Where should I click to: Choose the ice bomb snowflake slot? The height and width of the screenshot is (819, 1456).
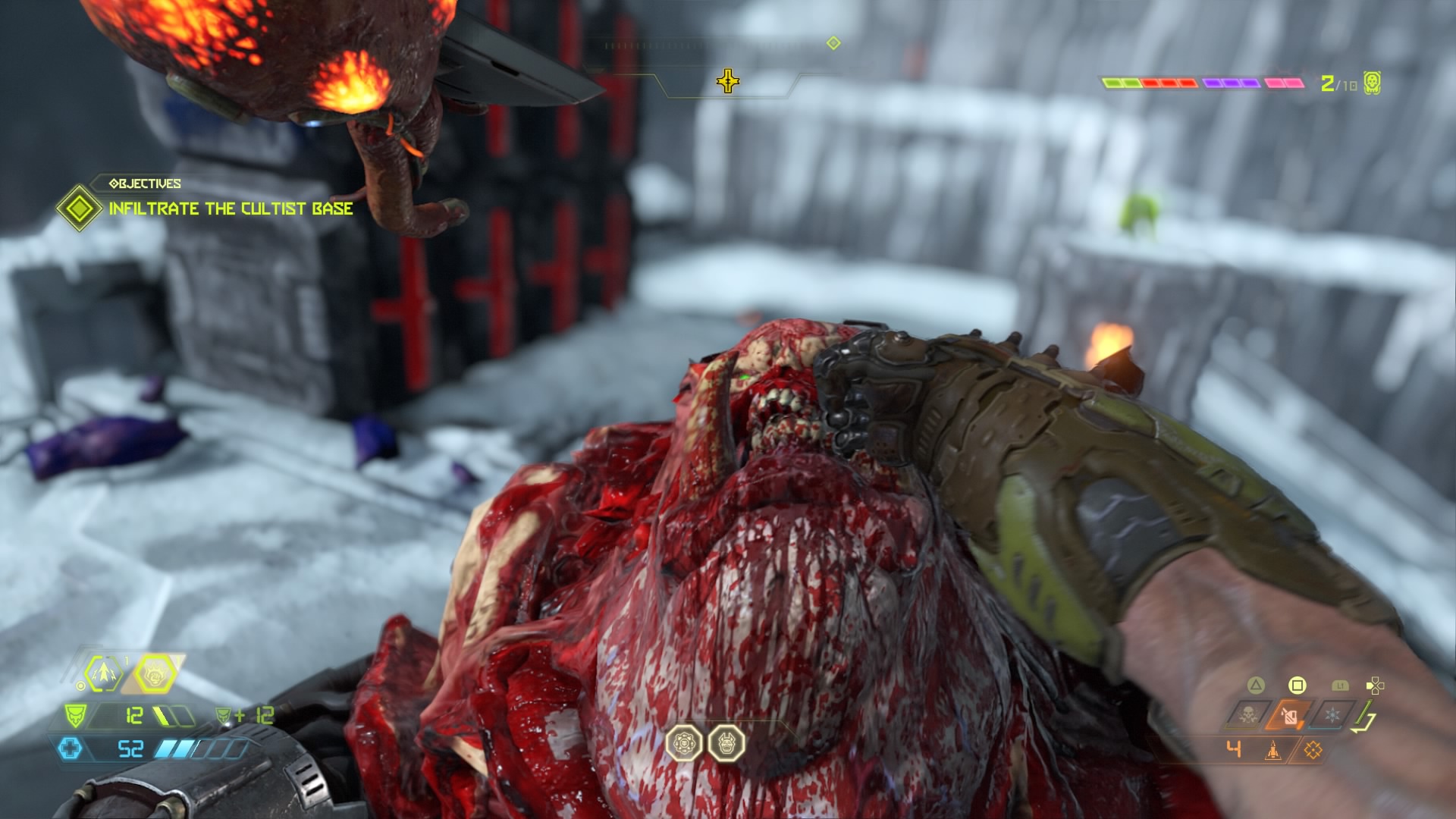coord(1332,714)
